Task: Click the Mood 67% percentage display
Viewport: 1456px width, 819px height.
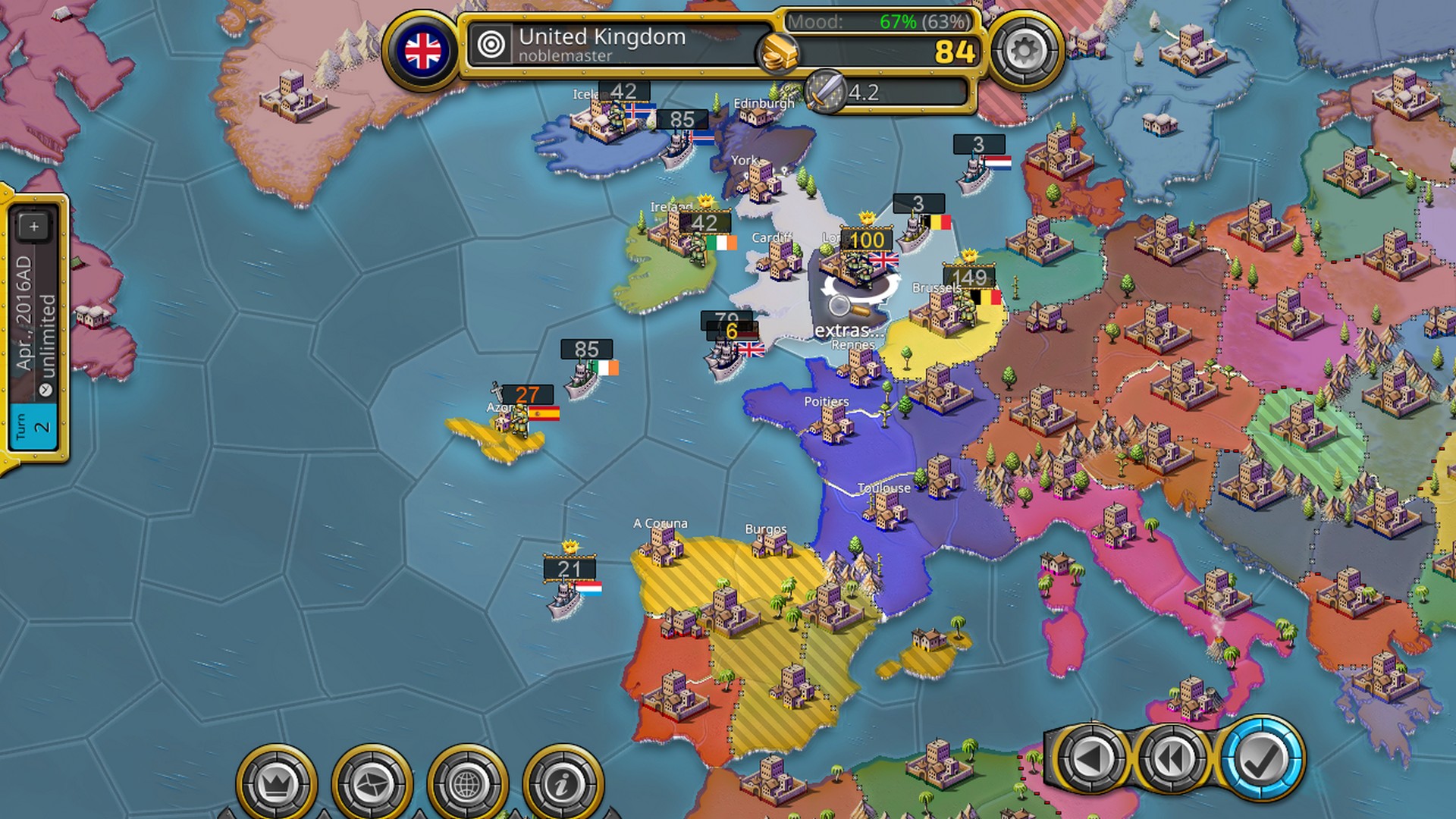Action: pos(899,23)
